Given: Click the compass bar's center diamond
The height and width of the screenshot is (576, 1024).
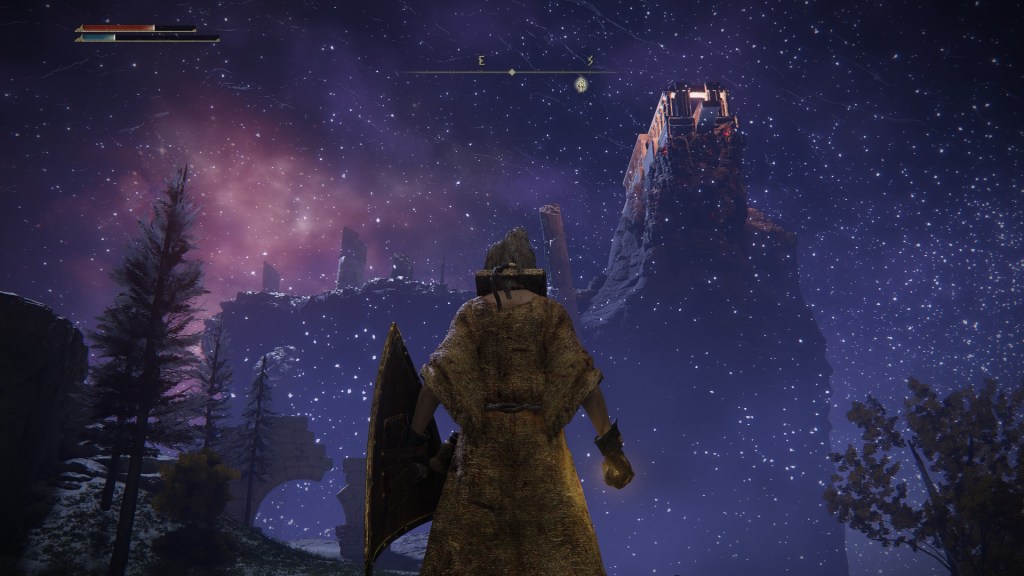Looking at the screenshot, I should point(512,72).
